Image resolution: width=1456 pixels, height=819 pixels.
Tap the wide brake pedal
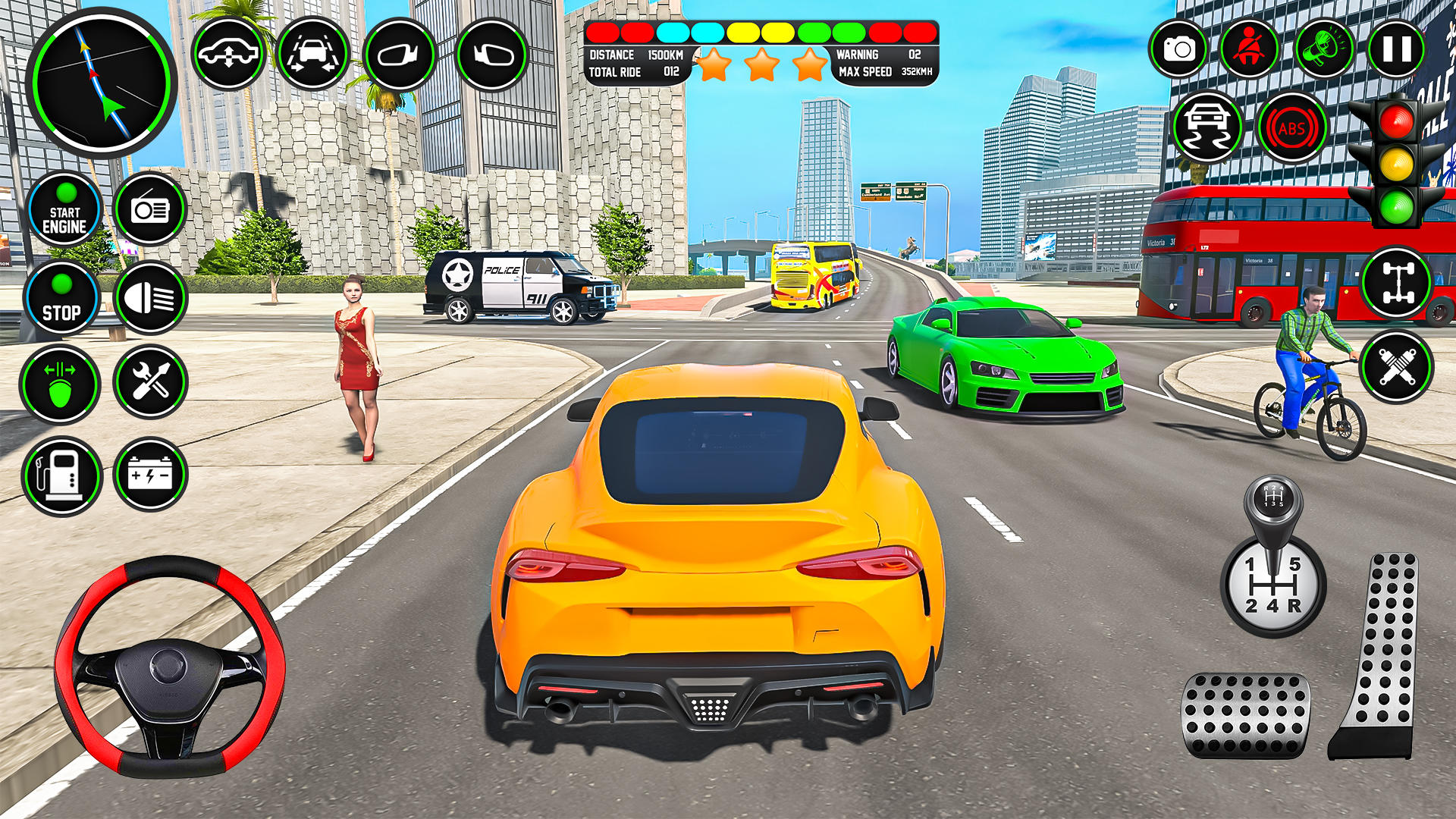pyautogui.click(x=1245, y=714)
